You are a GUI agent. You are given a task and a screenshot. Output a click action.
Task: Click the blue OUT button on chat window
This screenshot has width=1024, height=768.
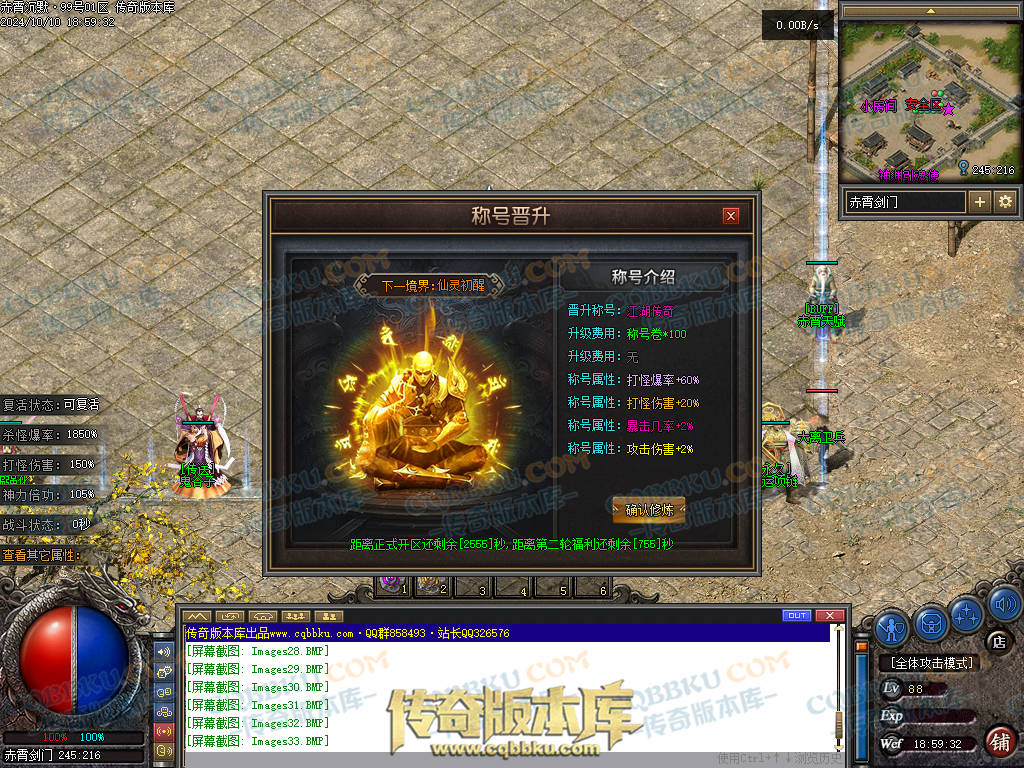click(797, 615)
